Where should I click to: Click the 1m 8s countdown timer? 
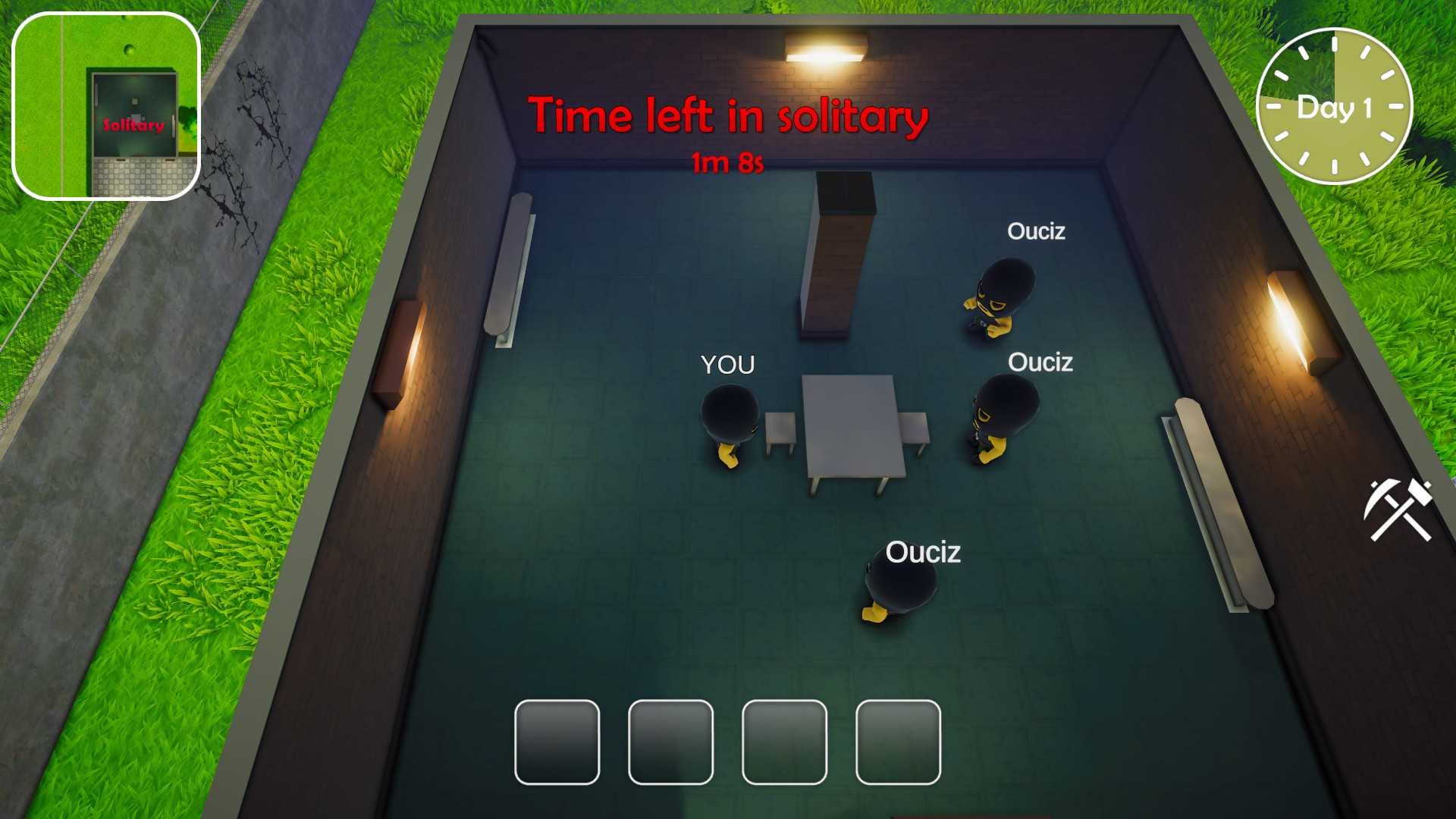pos(729,161)
